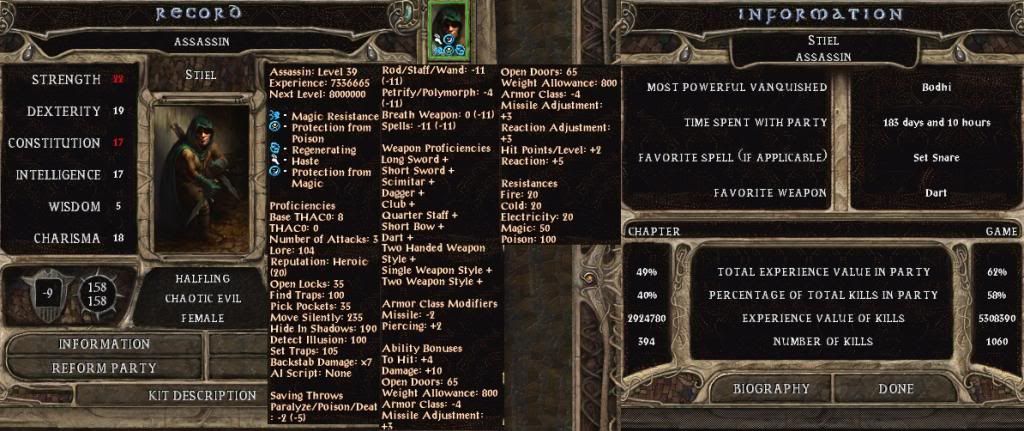View the character Biography
This screenshot has width=1024, height=431.
(771, 388)
